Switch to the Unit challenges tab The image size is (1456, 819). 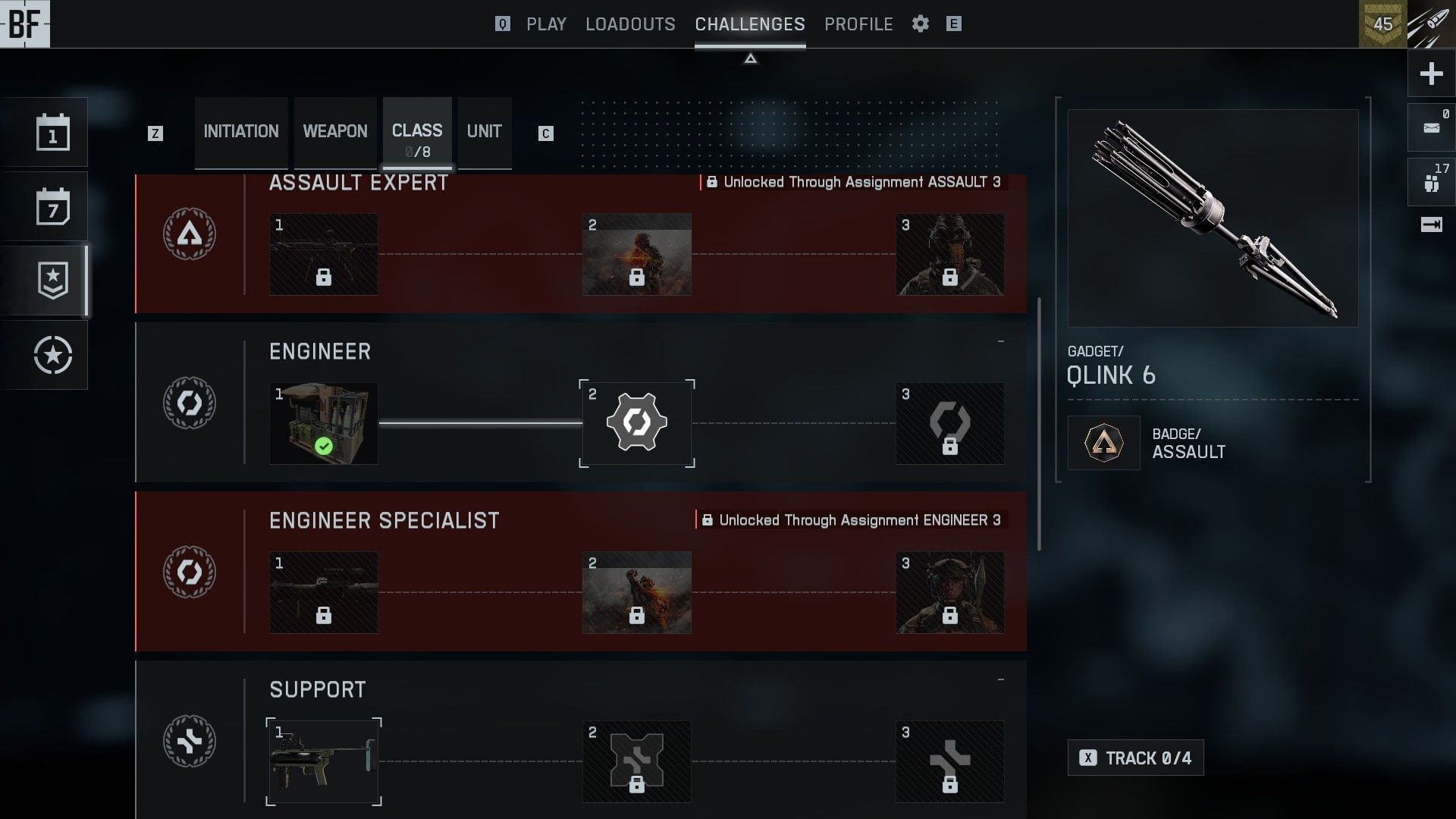pyautogui.click(x=485, y=132)
